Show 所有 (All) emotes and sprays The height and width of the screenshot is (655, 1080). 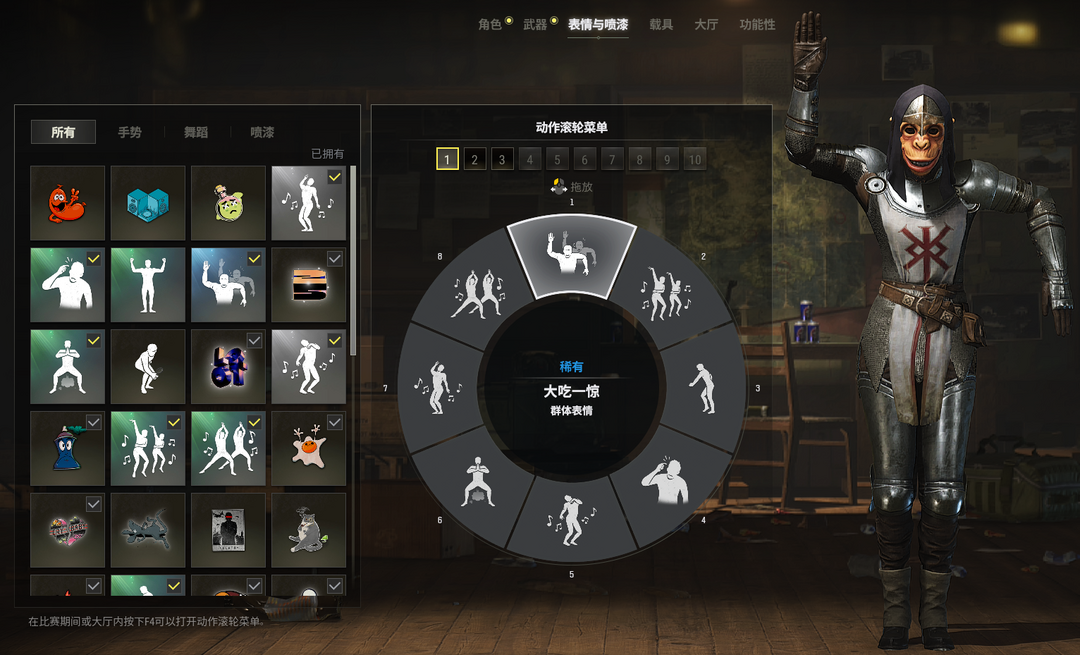pyautogui.click(x=63, y=132)
